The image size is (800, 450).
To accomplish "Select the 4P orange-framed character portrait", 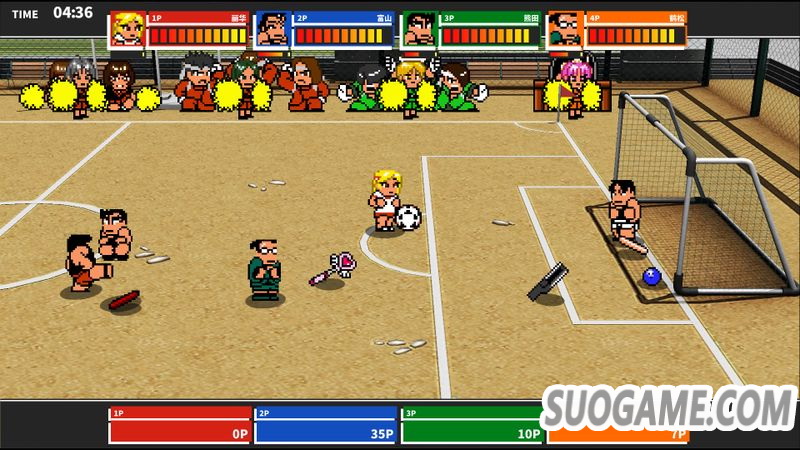I will (565, 29).
